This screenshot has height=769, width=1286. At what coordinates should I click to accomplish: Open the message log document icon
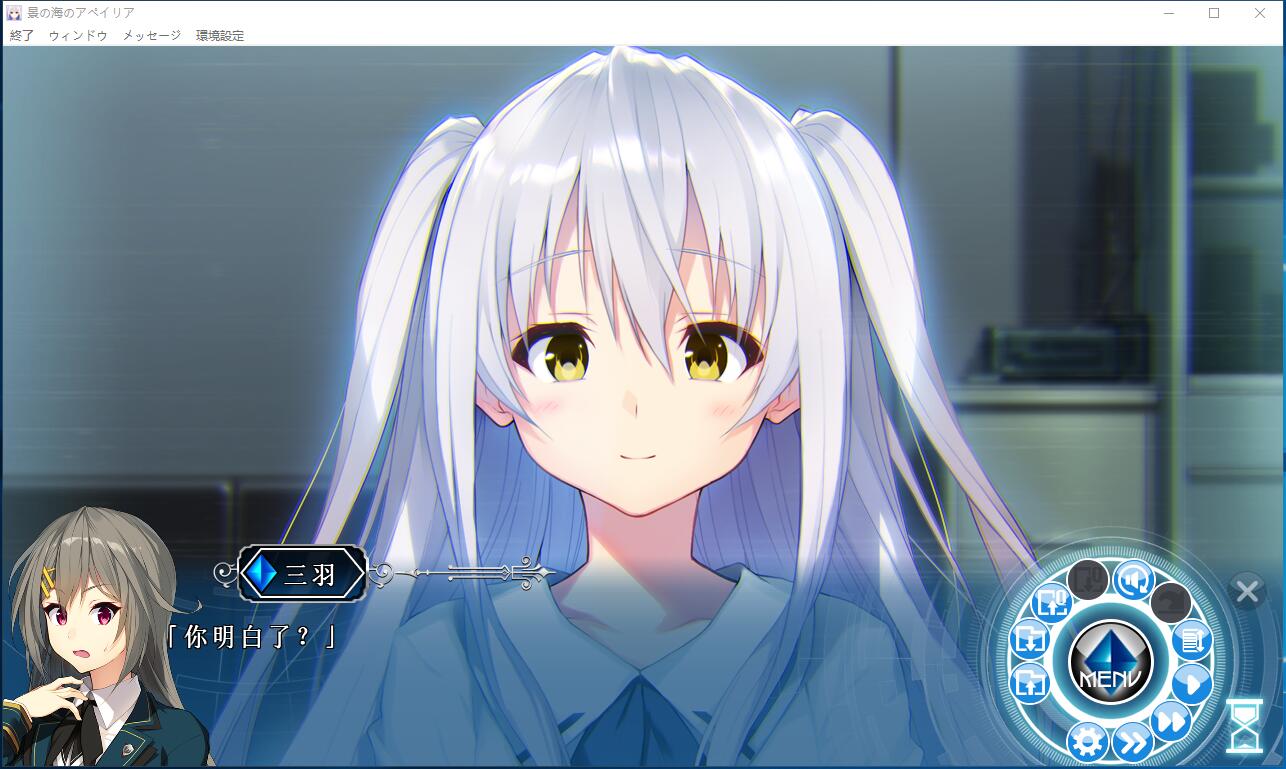(1191, 639)
